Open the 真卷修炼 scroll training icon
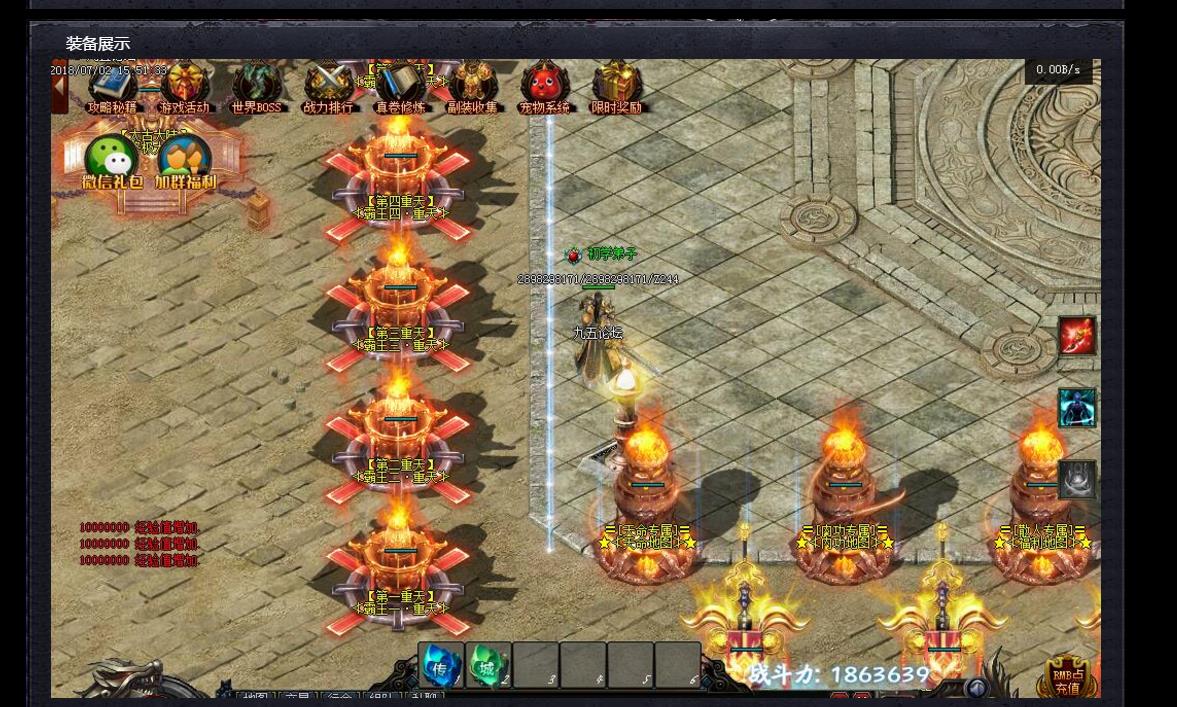This screenshot has height=707, width=1177. [400, 87]
